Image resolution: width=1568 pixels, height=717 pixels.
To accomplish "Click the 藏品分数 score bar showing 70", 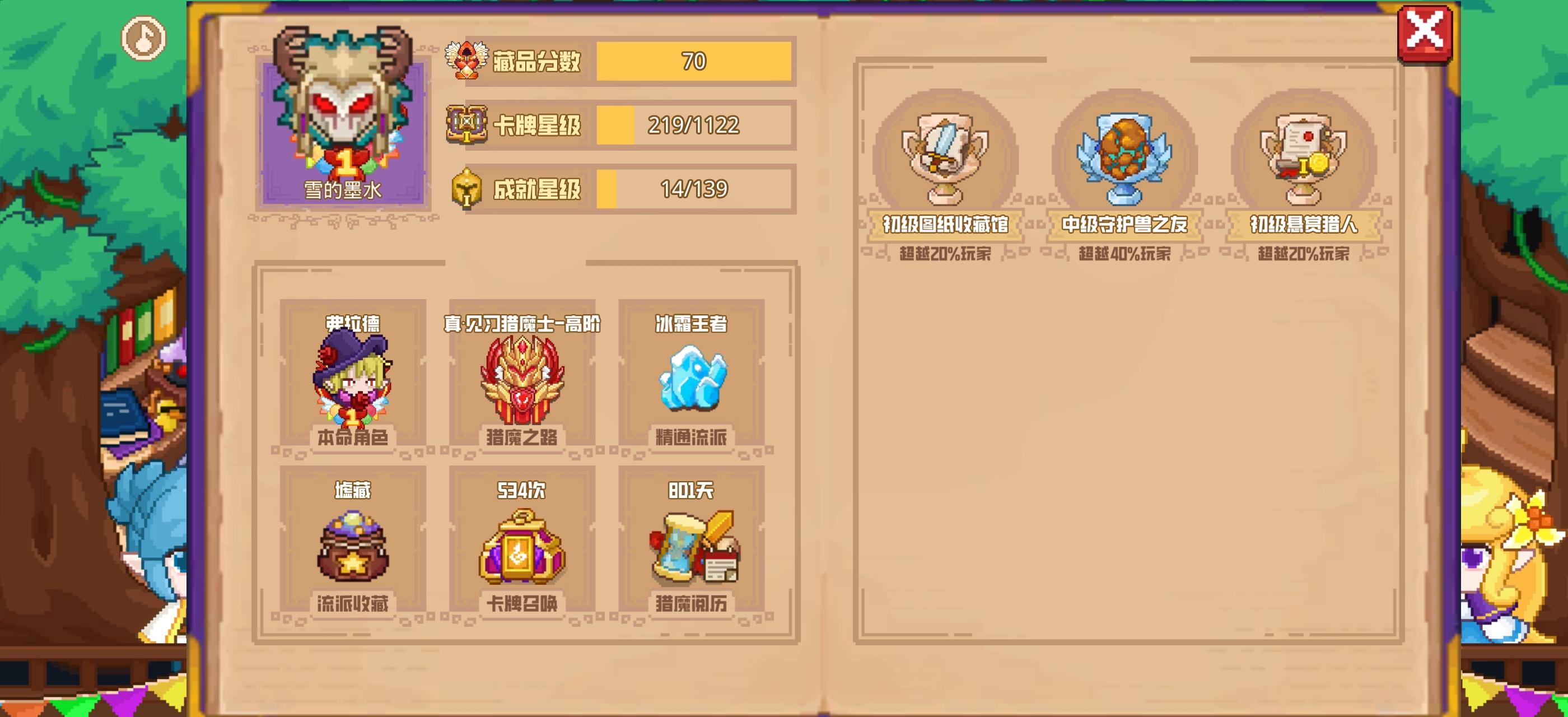I will point(694,61).
